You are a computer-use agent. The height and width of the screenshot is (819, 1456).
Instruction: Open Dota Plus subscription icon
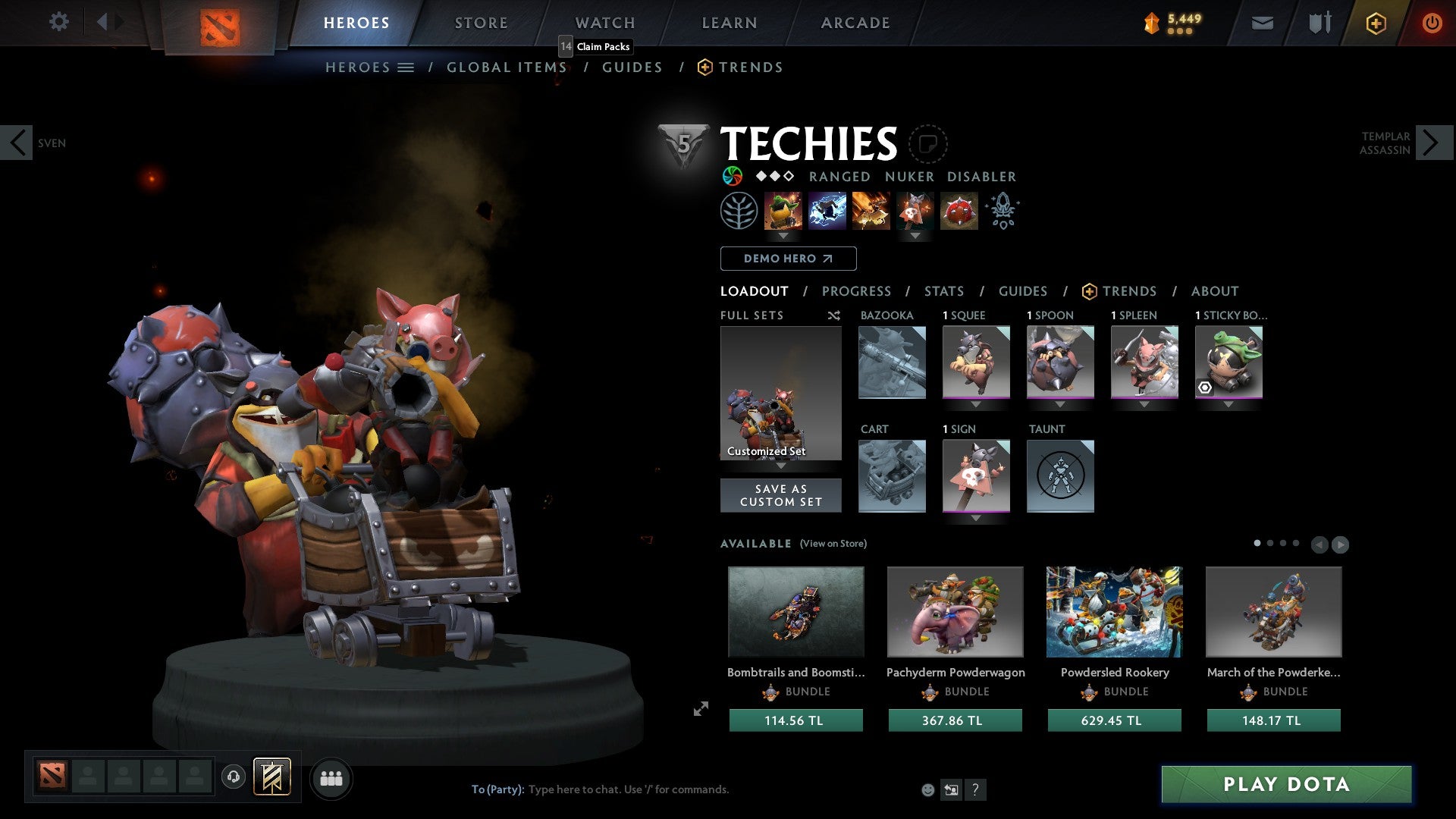coord(1375,23)
